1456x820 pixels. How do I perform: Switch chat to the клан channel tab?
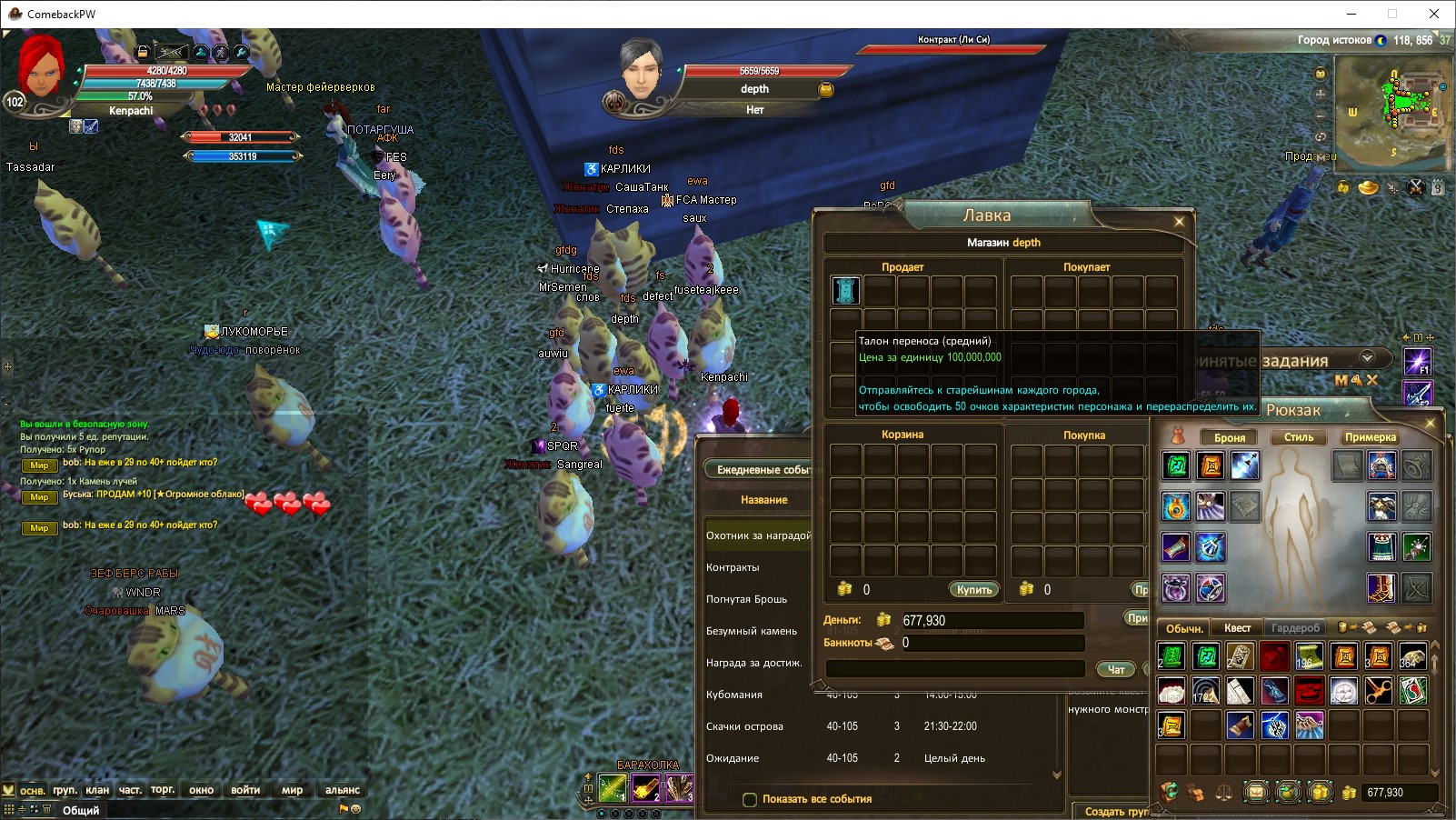point(97,790)
